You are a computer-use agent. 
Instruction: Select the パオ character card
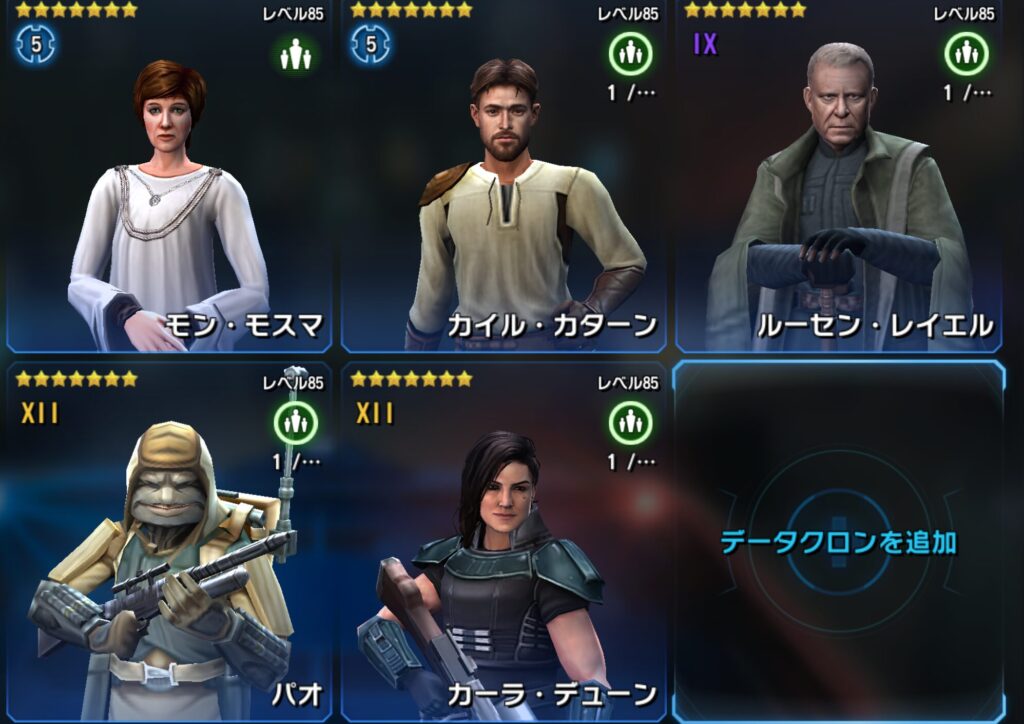coord(168,545)
